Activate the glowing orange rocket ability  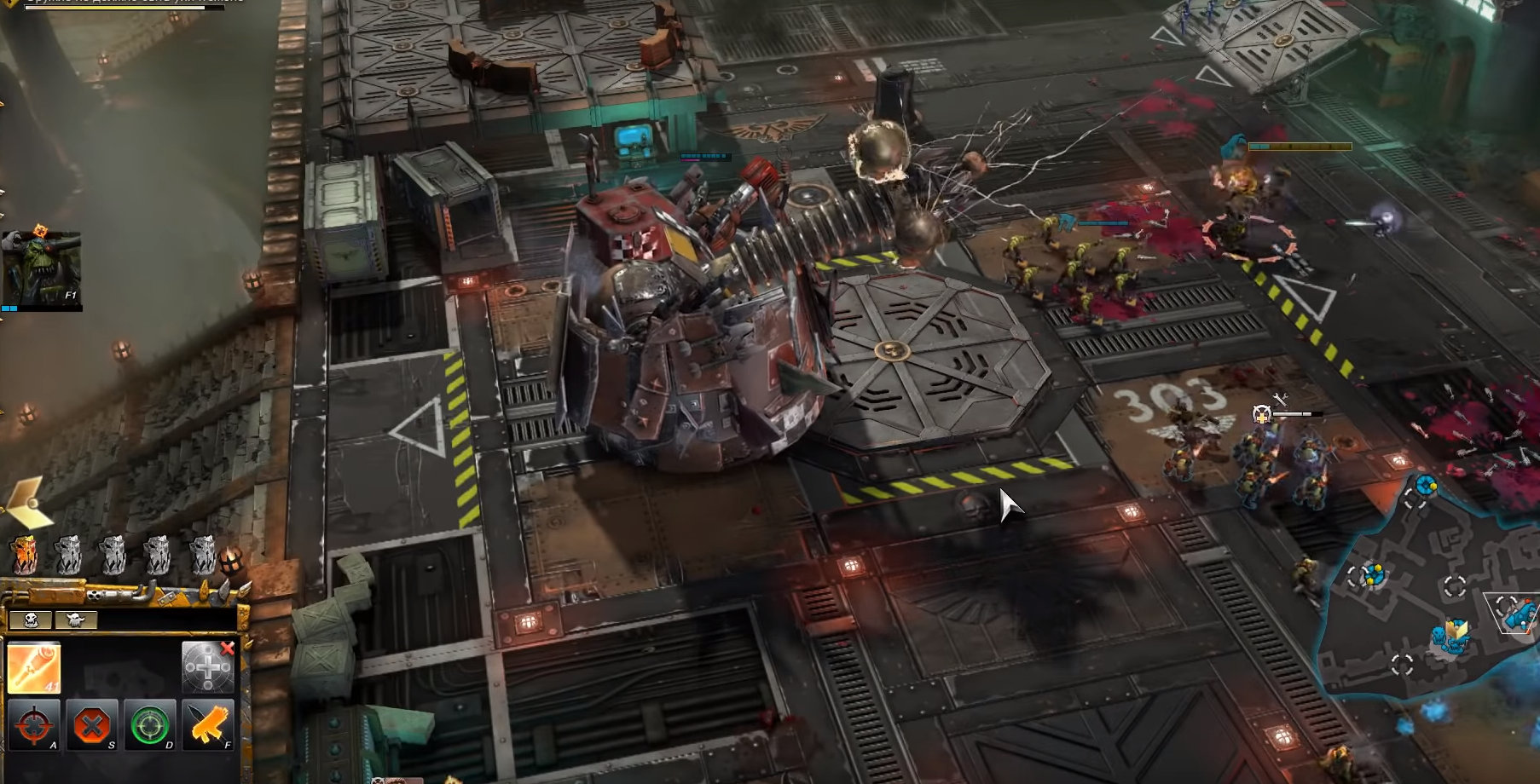tap(33, 667)
